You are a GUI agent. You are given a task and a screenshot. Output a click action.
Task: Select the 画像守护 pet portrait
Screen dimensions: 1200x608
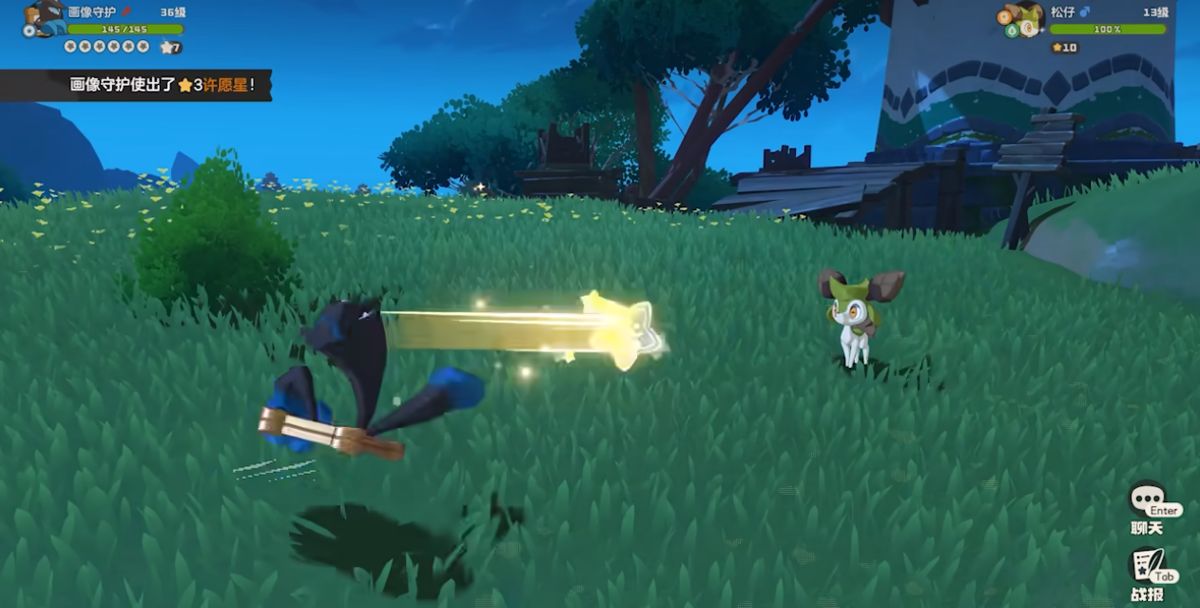pos(44,19)
